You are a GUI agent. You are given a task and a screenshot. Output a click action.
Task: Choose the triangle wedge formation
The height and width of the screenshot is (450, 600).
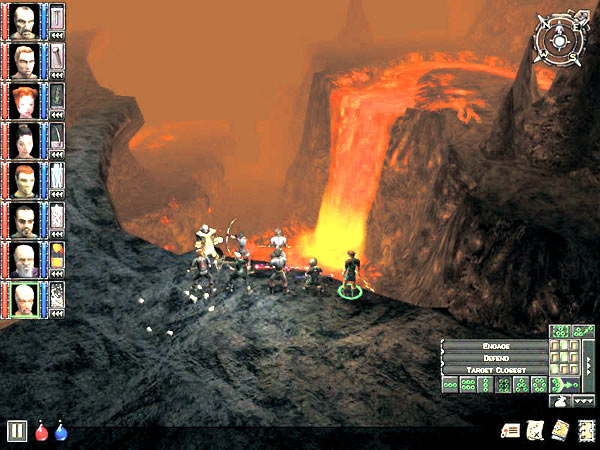(521, 385)
